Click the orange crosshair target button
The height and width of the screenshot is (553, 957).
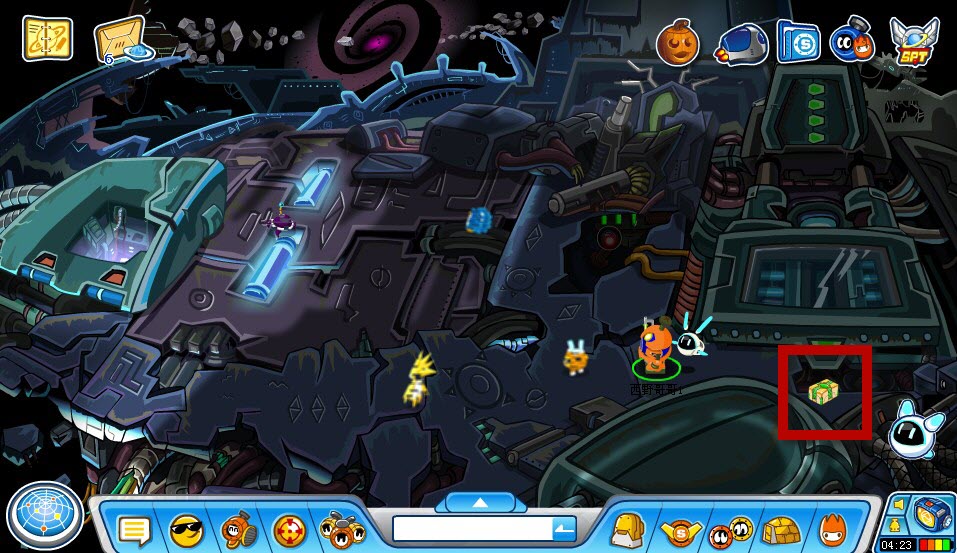tap(289, 527)
